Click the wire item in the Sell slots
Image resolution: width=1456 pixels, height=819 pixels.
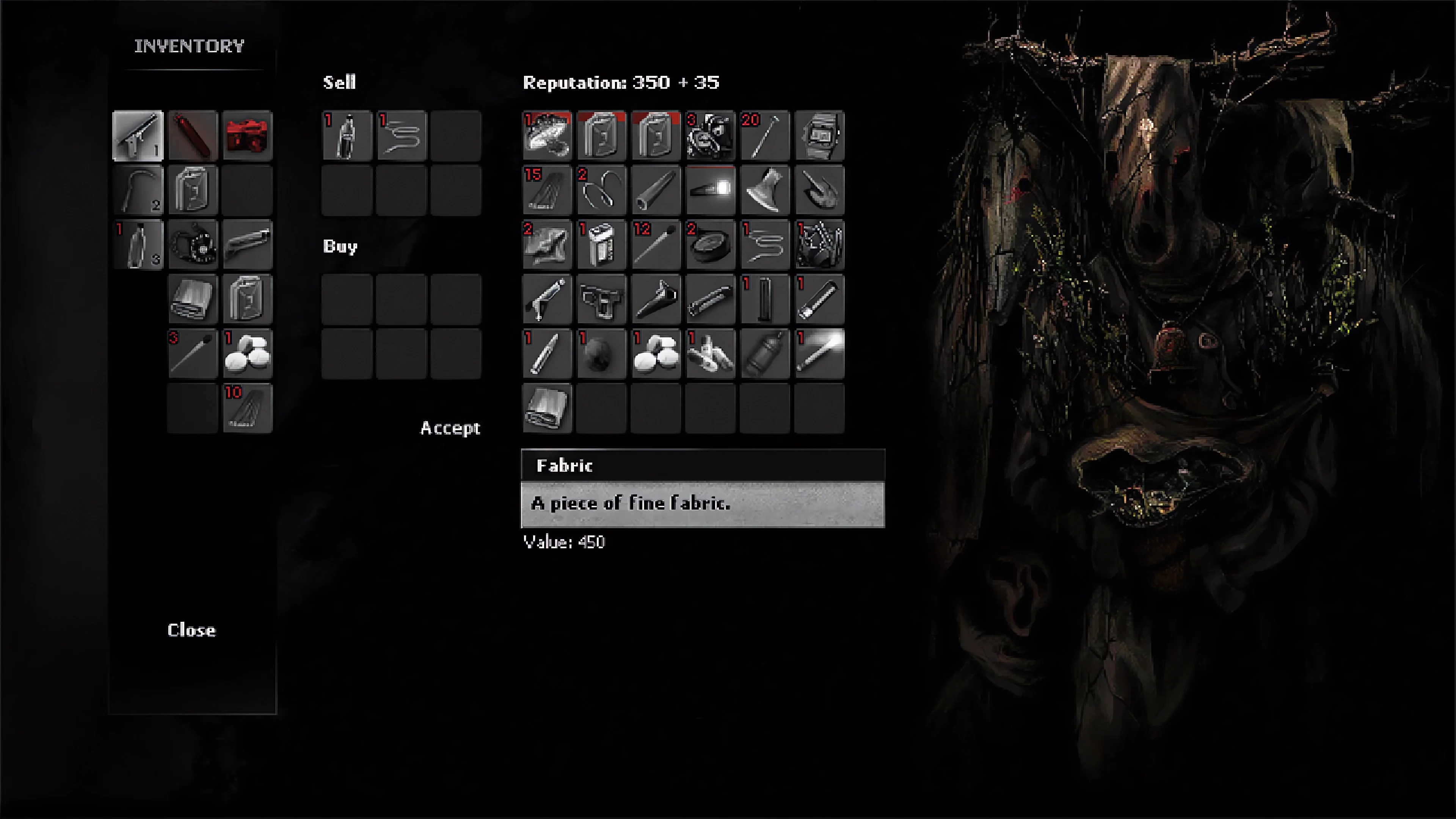tap(402, 135)
